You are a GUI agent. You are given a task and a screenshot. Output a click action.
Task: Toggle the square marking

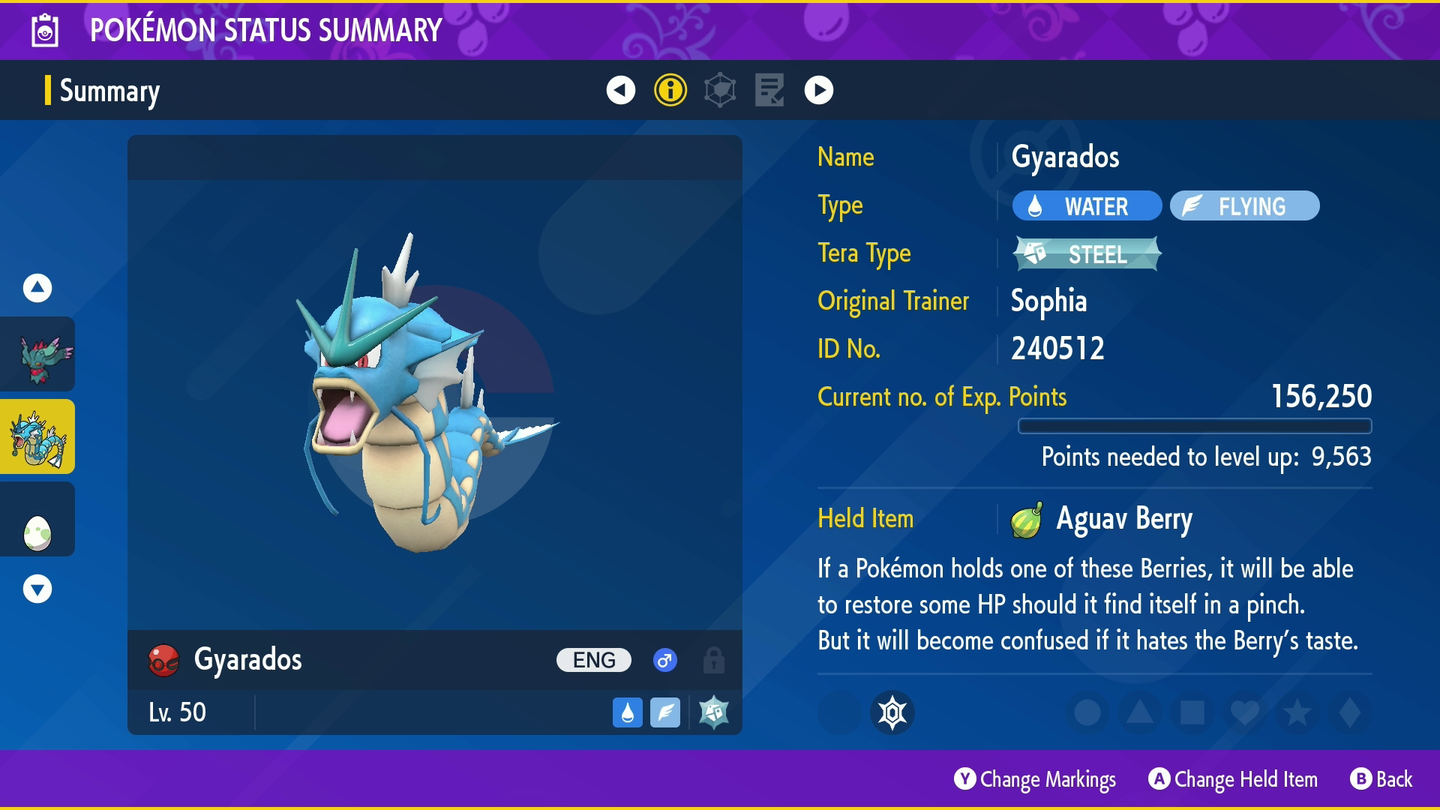(1192, 713)
